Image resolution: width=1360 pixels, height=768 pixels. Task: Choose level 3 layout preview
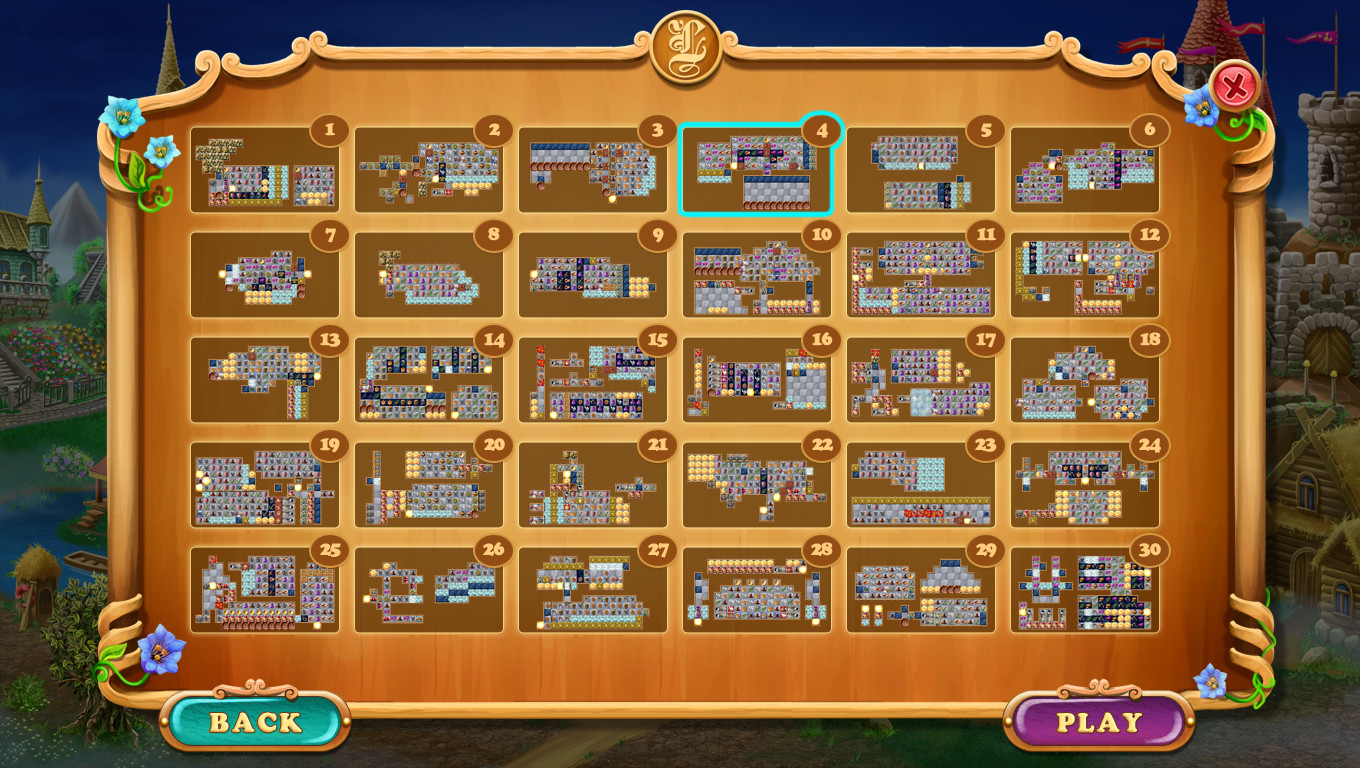tap(593, 172)
